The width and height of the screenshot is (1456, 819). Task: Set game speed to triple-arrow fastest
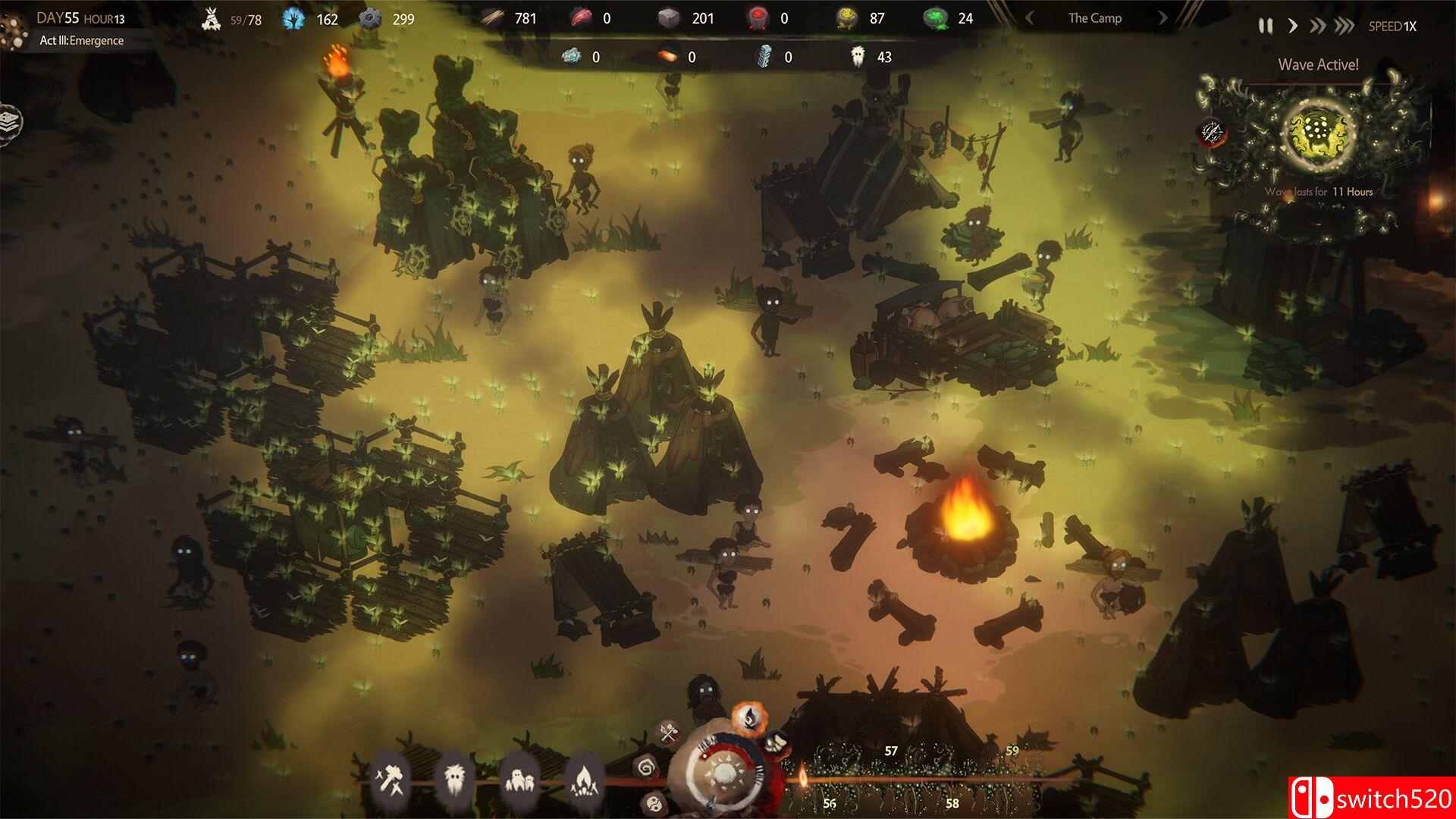pyautogui.click(x=1345, y=26)
